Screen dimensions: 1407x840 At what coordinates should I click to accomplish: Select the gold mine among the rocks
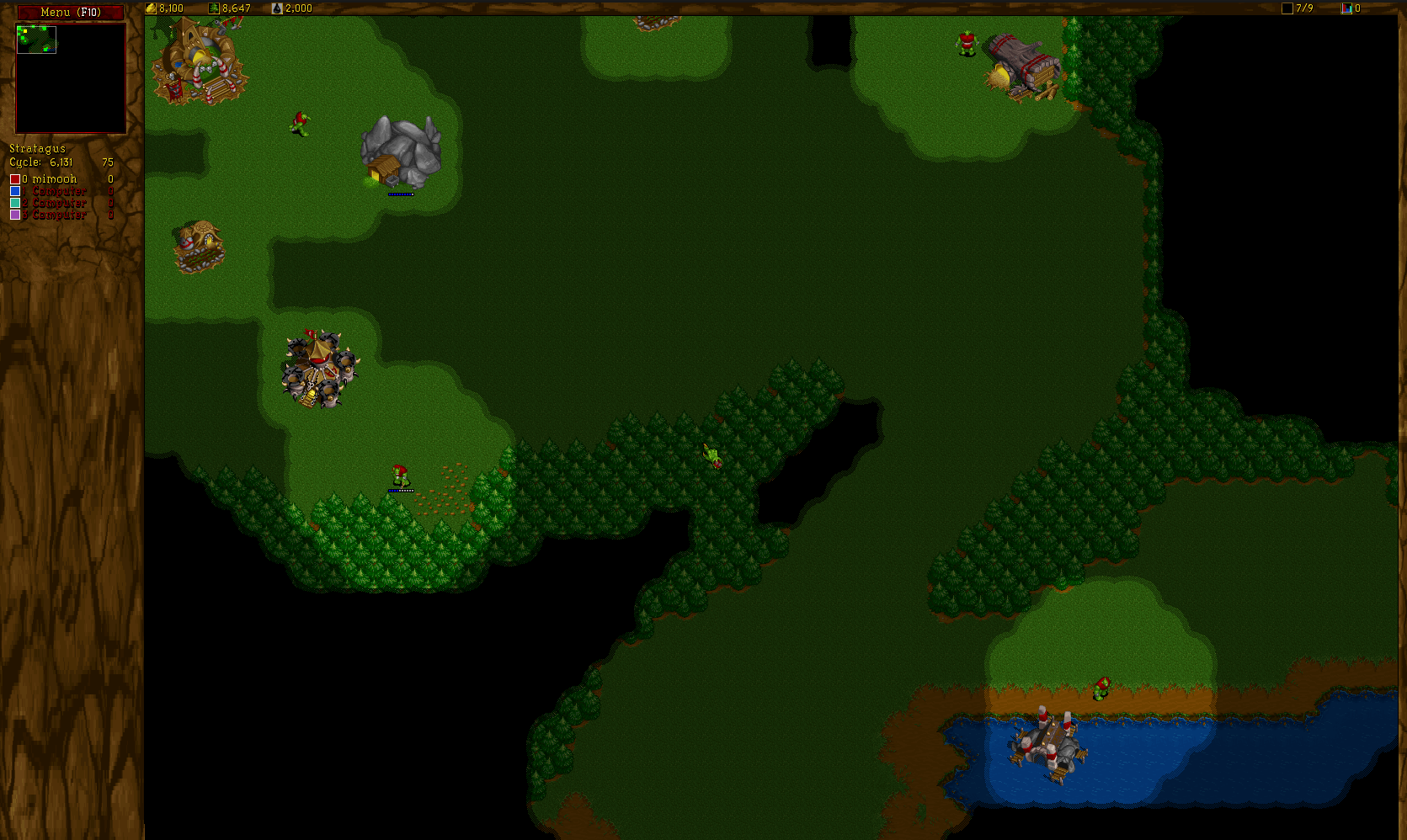(x=402, y=152)
